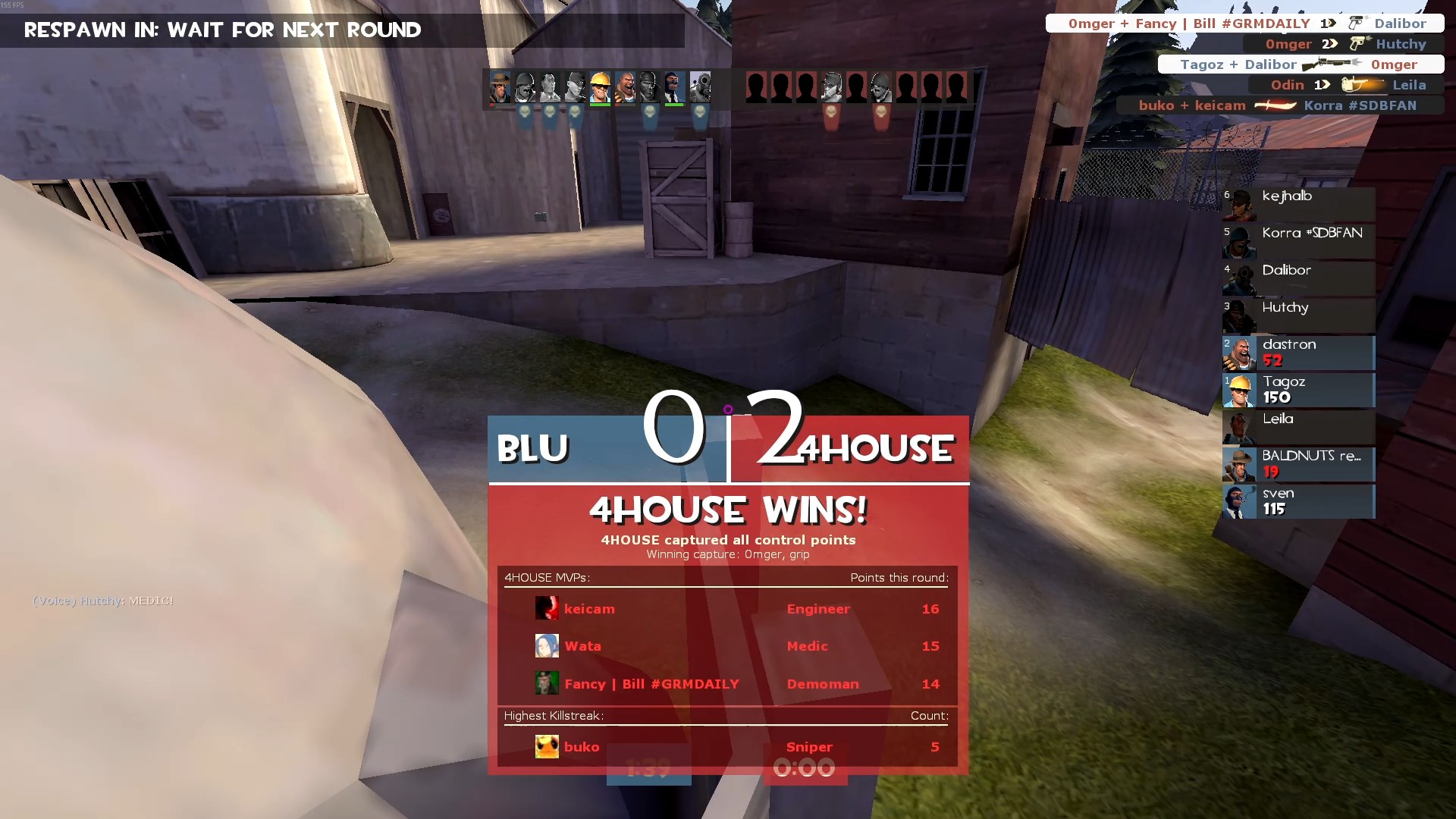
Task: Select Tagoz's Engineer player panel
Action: [x=1298, y=391]
